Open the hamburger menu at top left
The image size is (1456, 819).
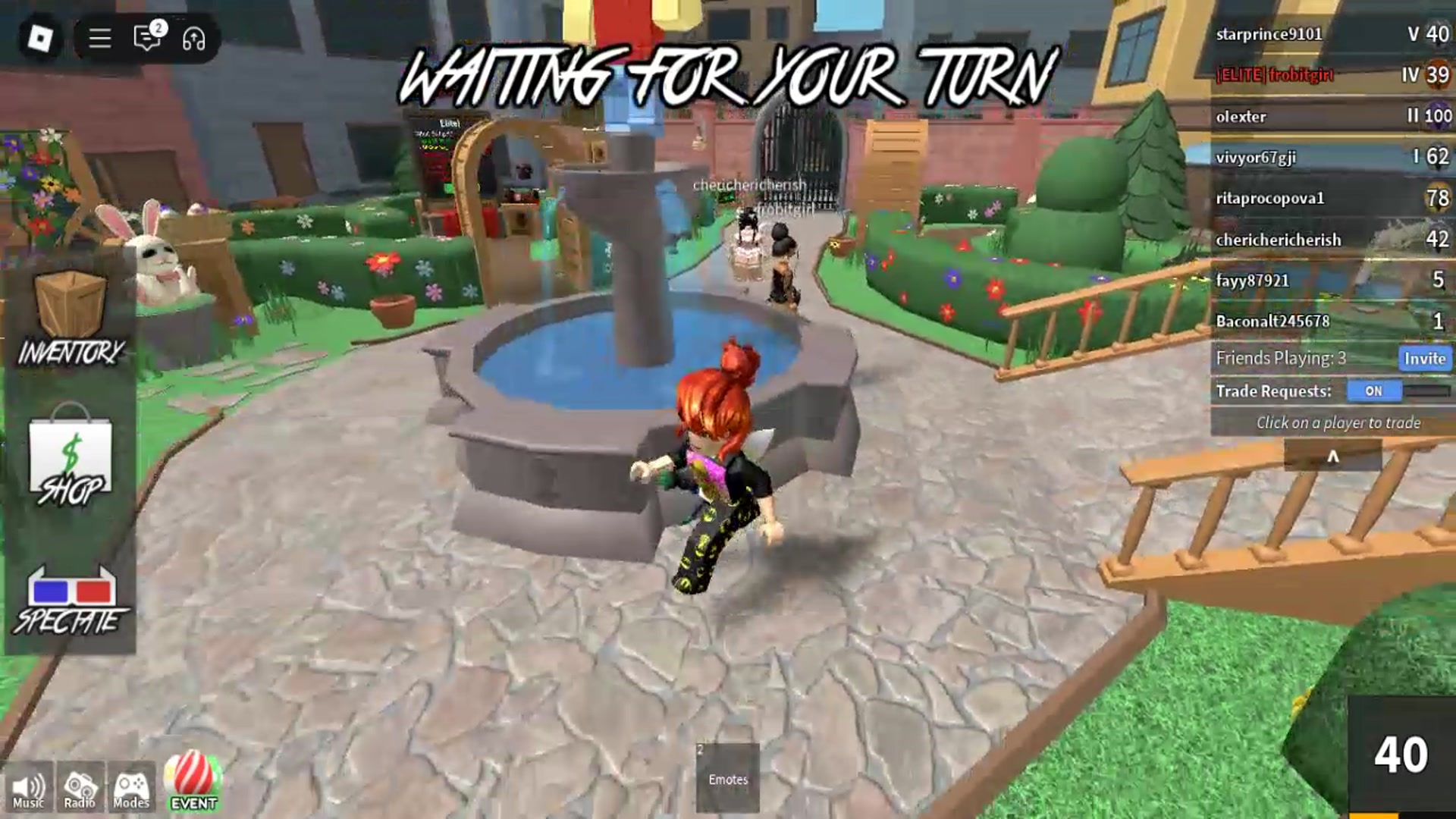click(x=99, y=38)
